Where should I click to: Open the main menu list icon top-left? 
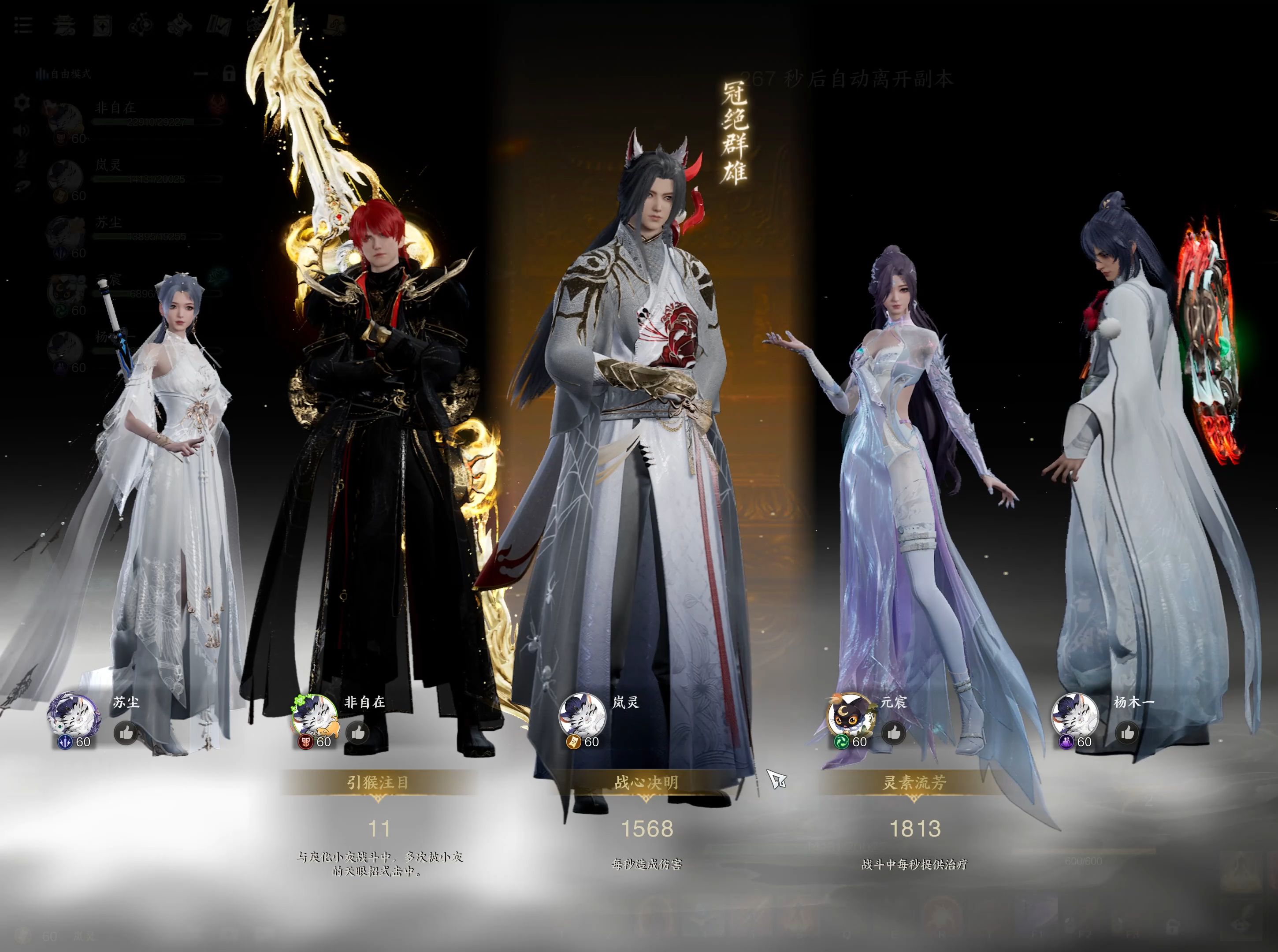(x=24, y=26)
